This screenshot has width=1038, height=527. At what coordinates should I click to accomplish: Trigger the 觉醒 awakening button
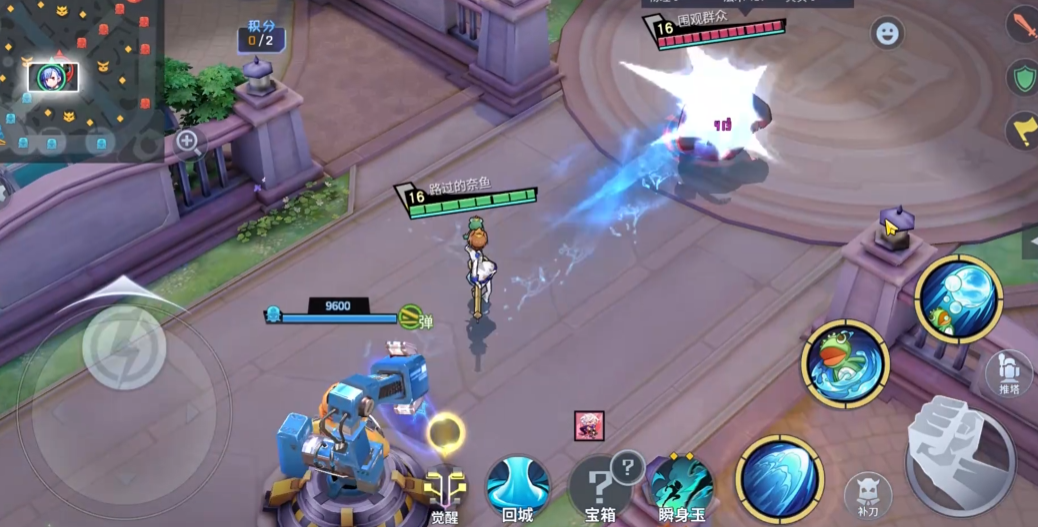[445, 491]
